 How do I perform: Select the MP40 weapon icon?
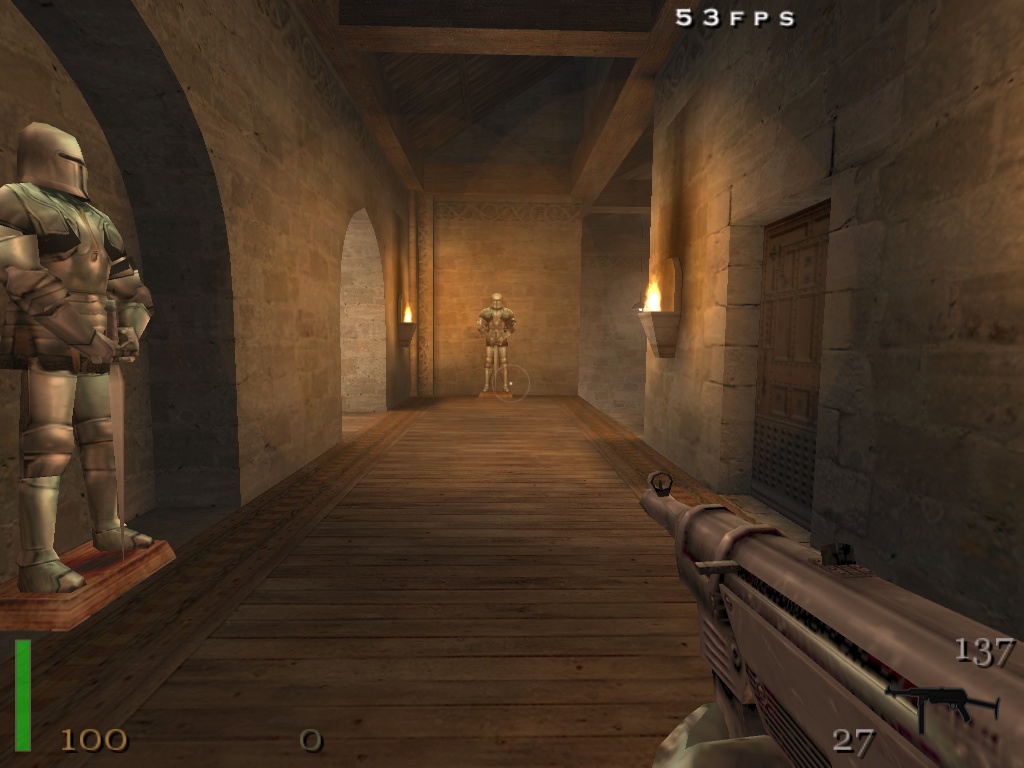tap(941, 703)
